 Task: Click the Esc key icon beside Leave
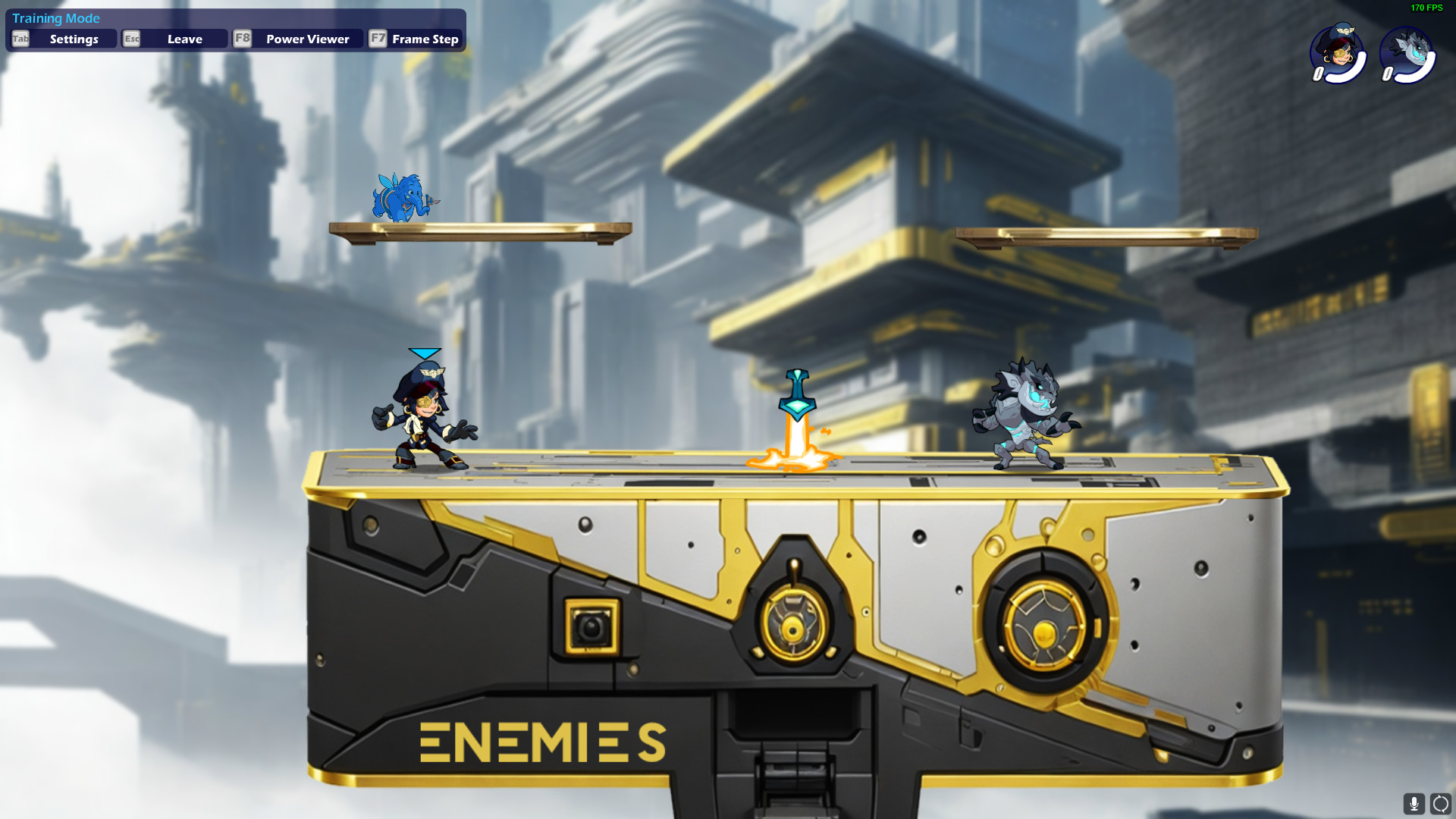coord(132,39)
